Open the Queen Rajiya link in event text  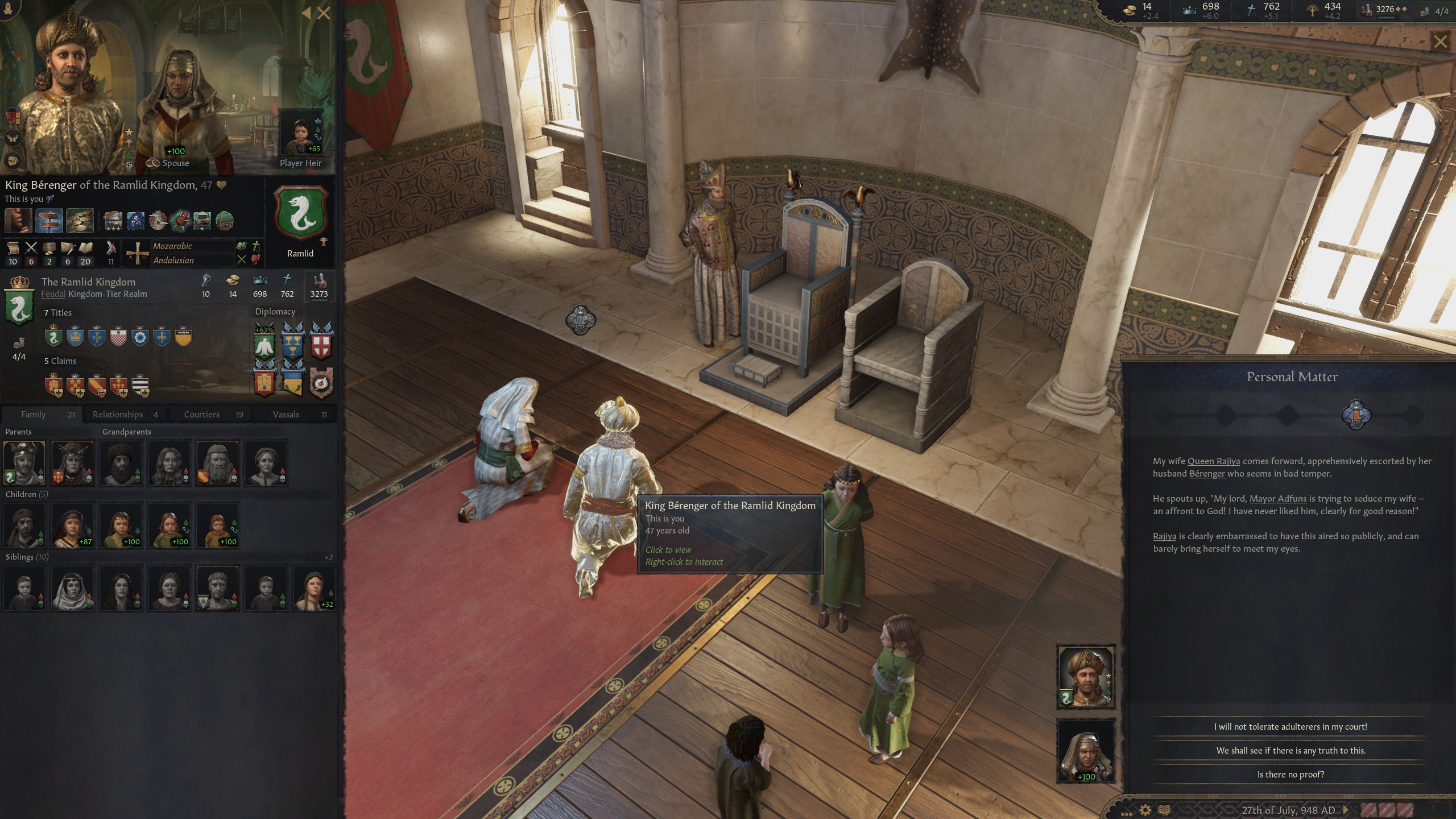tap(1213, 461)
